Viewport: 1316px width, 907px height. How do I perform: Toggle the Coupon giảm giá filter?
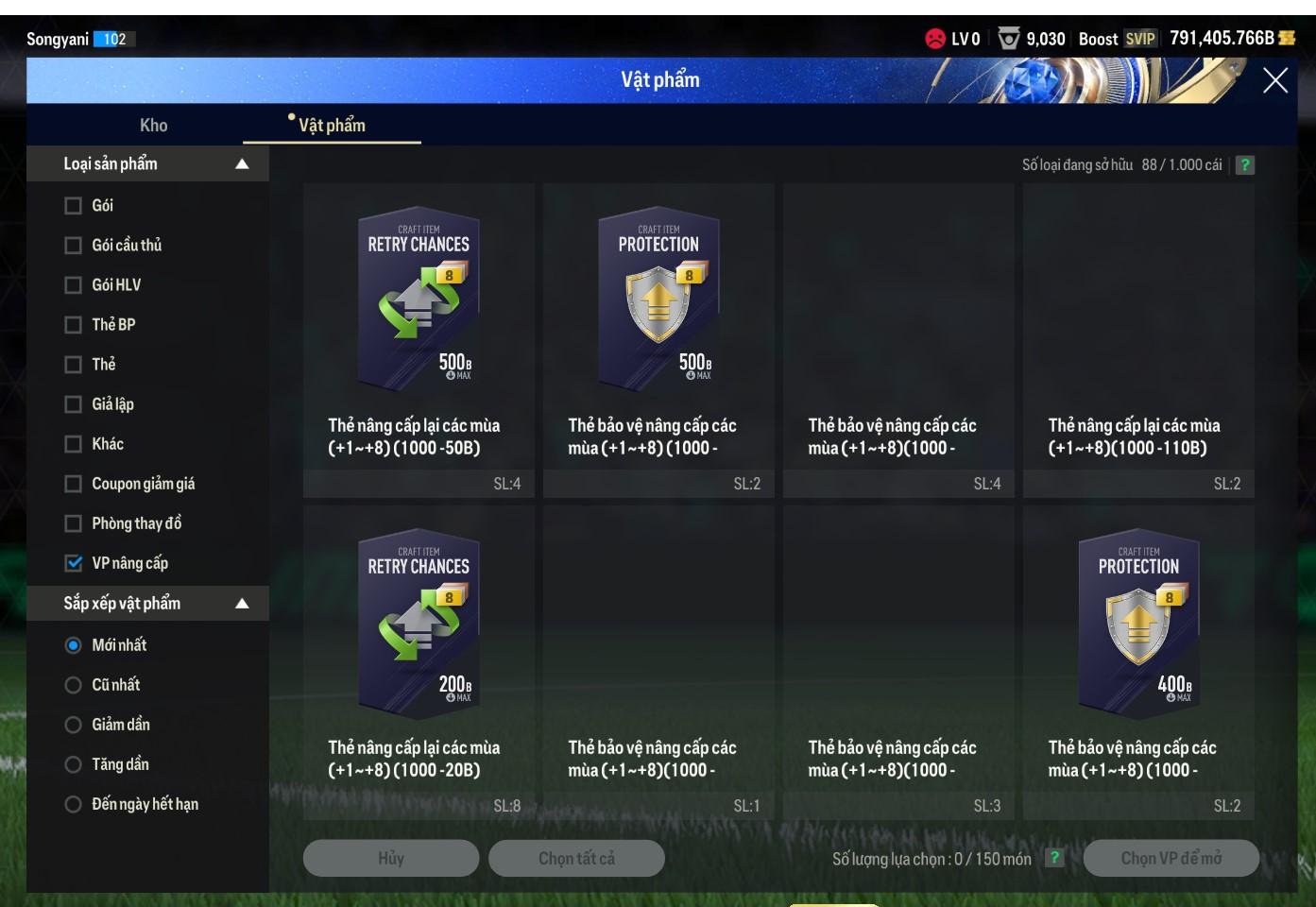click(x=73, y=484)
